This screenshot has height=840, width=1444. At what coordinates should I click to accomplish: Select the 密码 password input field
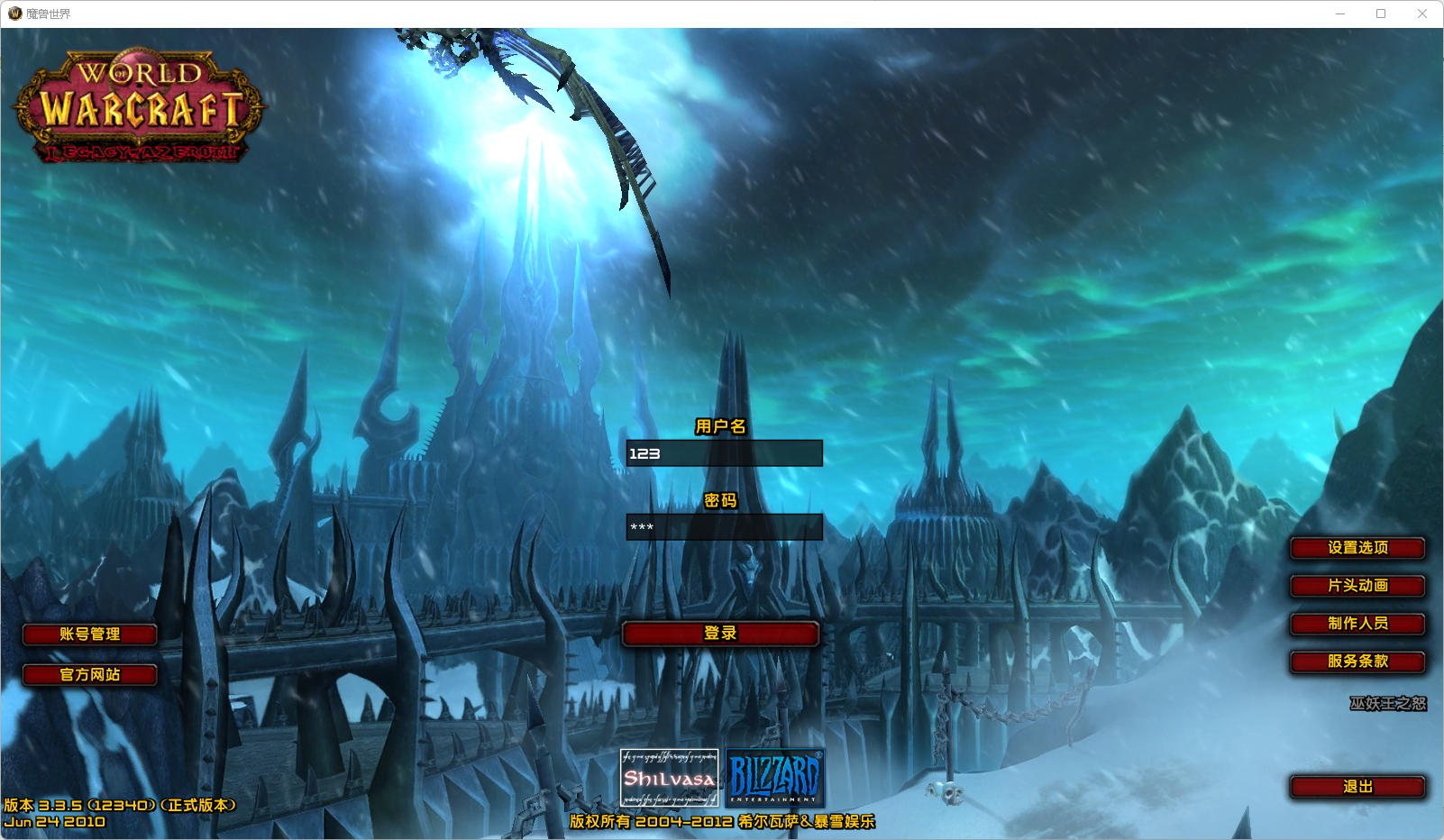[724, 527]
